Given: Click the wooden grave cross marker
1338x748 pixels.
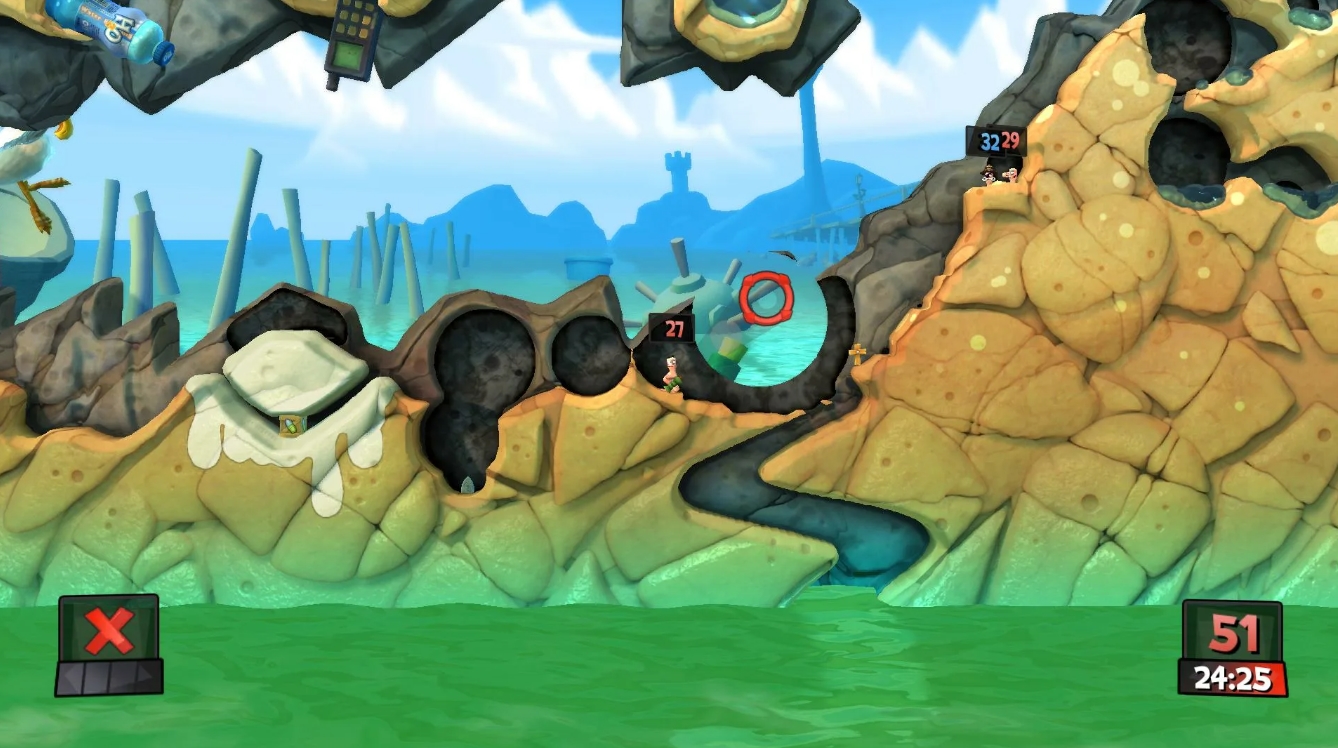Looking at the screenshot, I should (x=857, y=355).
